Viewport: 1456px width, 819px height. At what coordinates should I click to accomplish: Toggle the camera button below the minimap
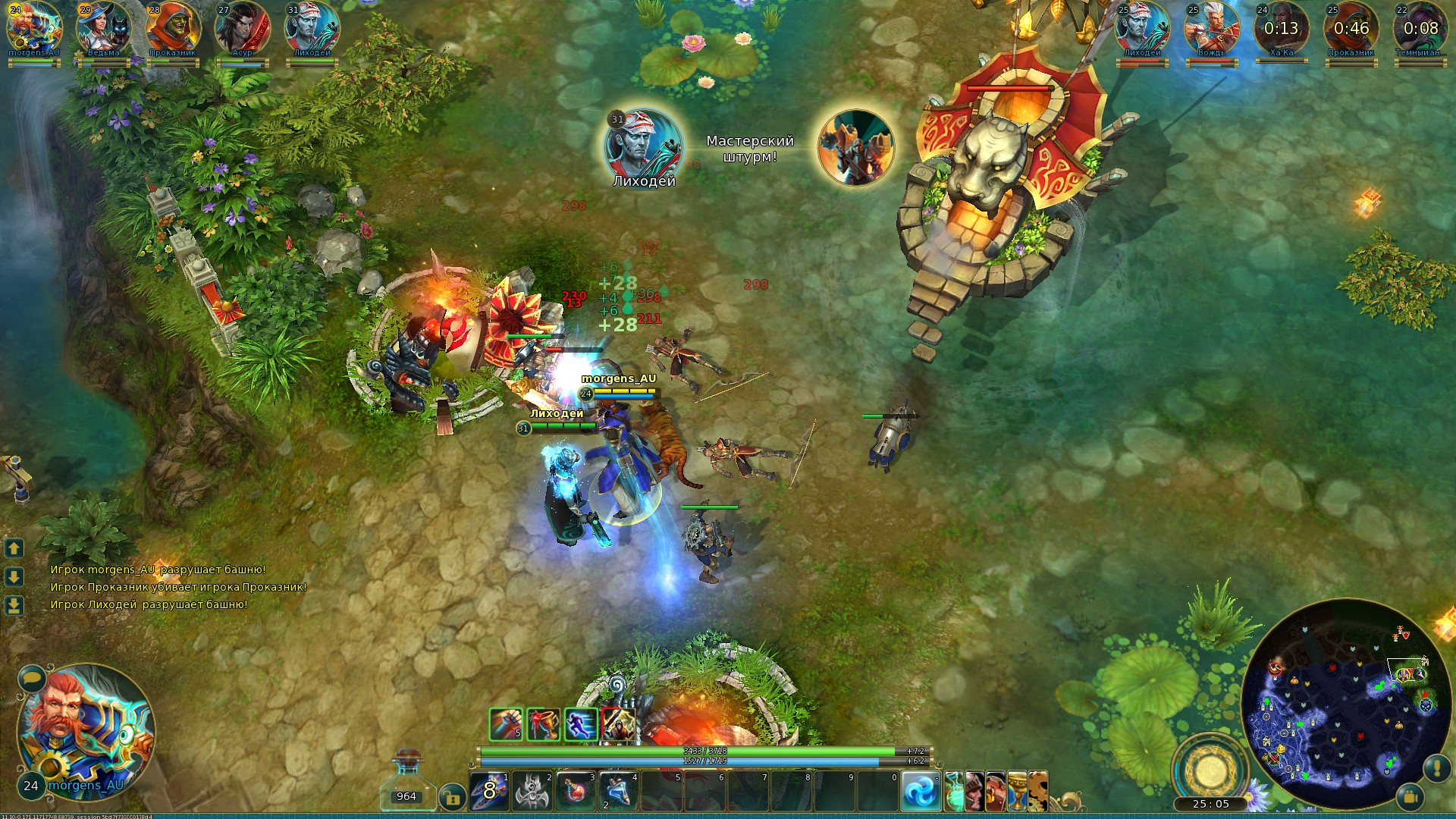(1410, 797)
